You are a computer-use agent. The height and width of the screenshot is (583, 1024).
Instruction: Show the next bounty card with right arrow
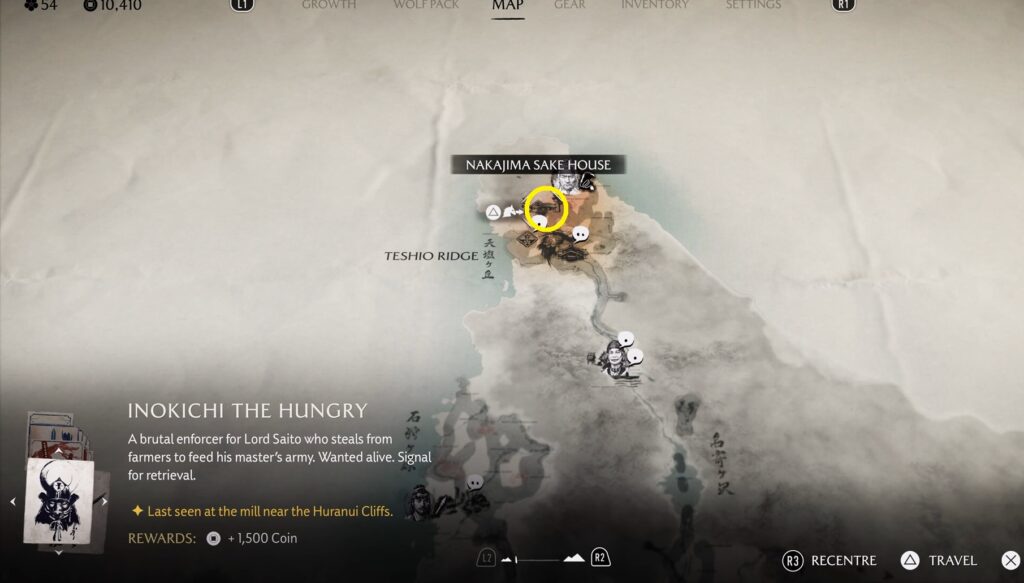[105, 501]
